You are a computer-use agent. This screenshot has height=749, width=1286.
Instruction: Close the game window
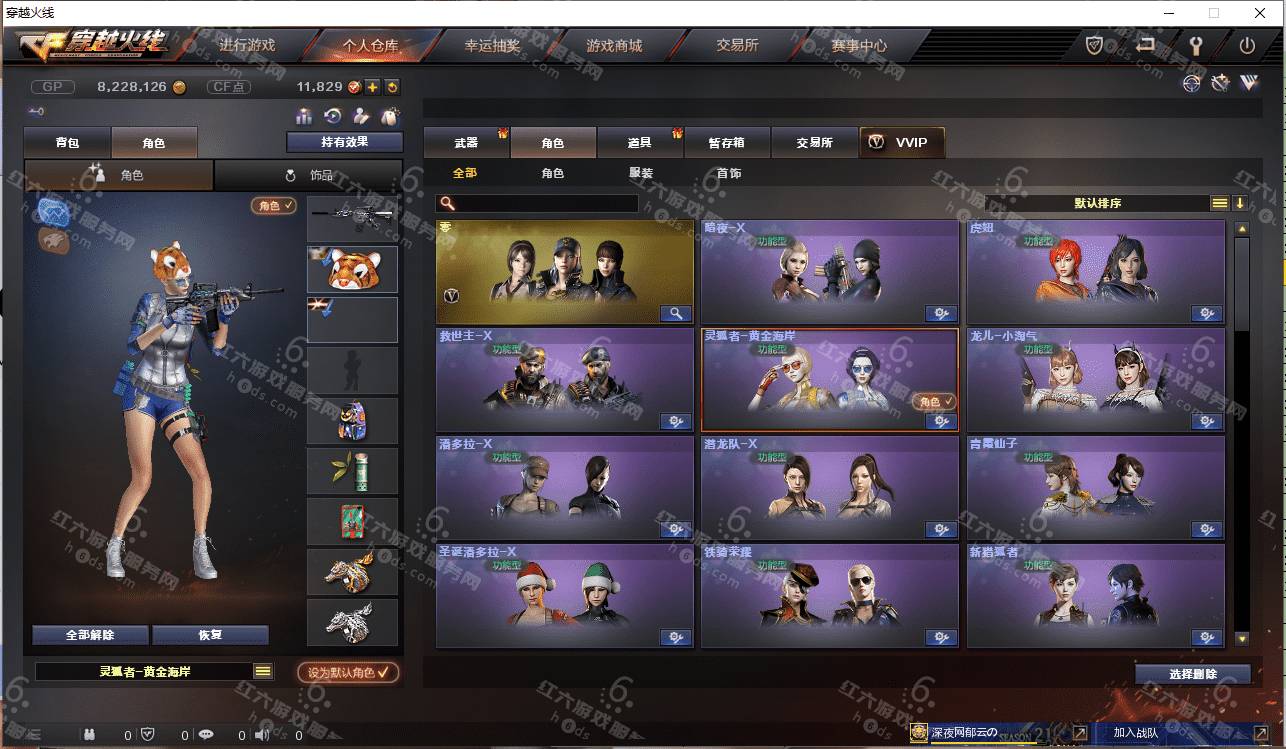click(x=1260, y=13)
